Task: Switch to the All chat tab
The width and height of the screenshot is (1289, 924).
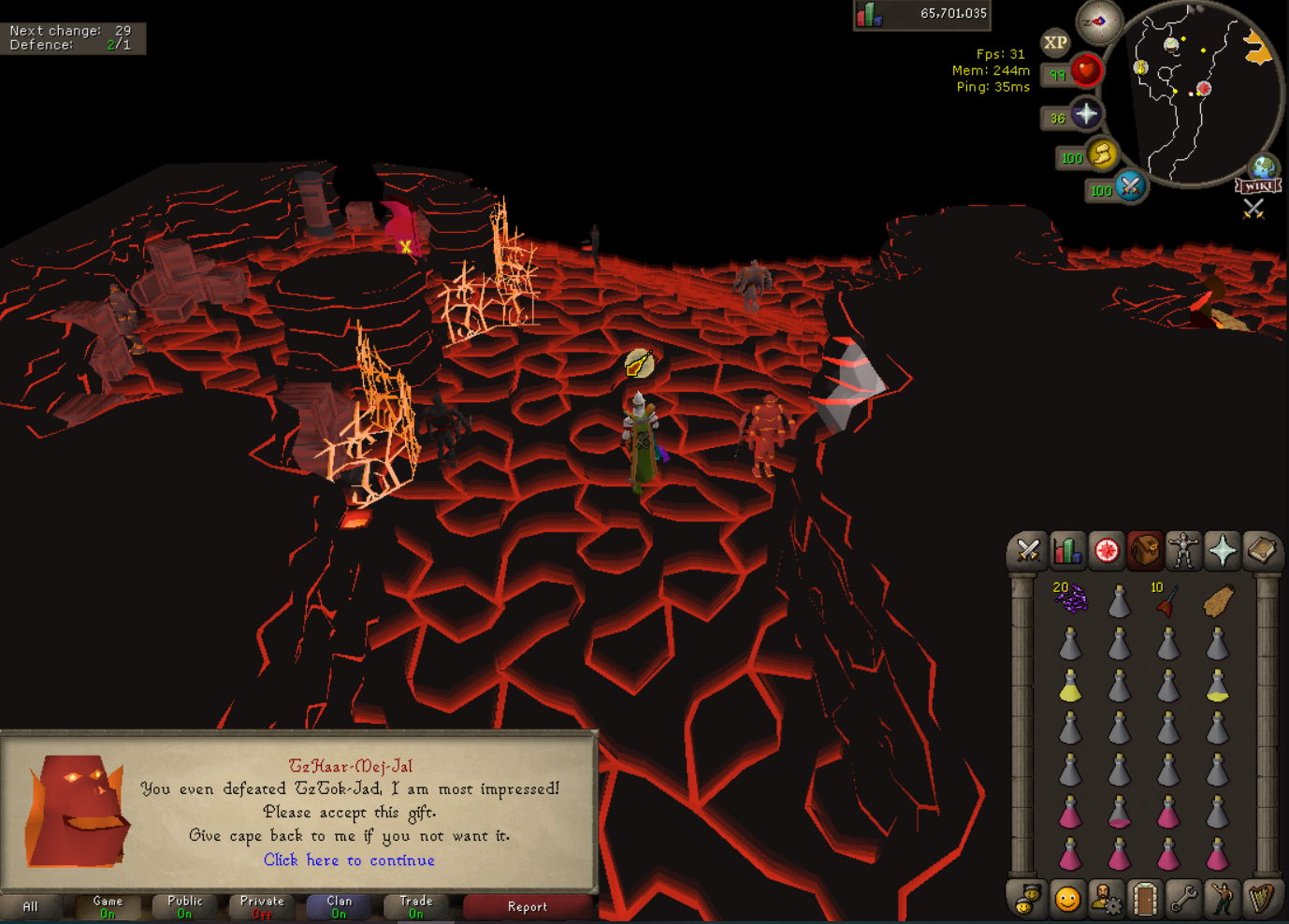Action: click(x=30, y=906)
